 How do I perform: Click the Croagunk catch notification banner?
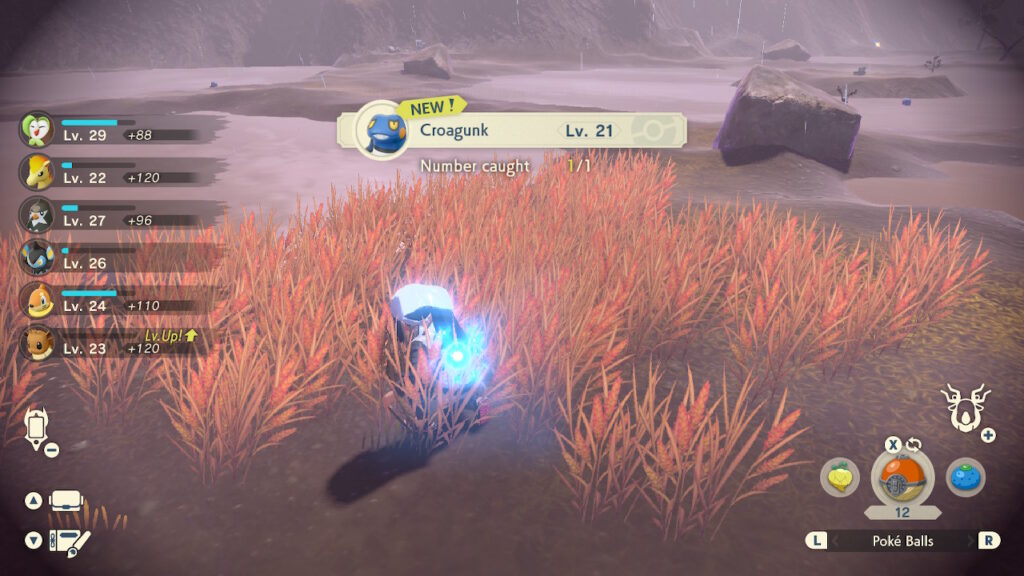(512, 130)
